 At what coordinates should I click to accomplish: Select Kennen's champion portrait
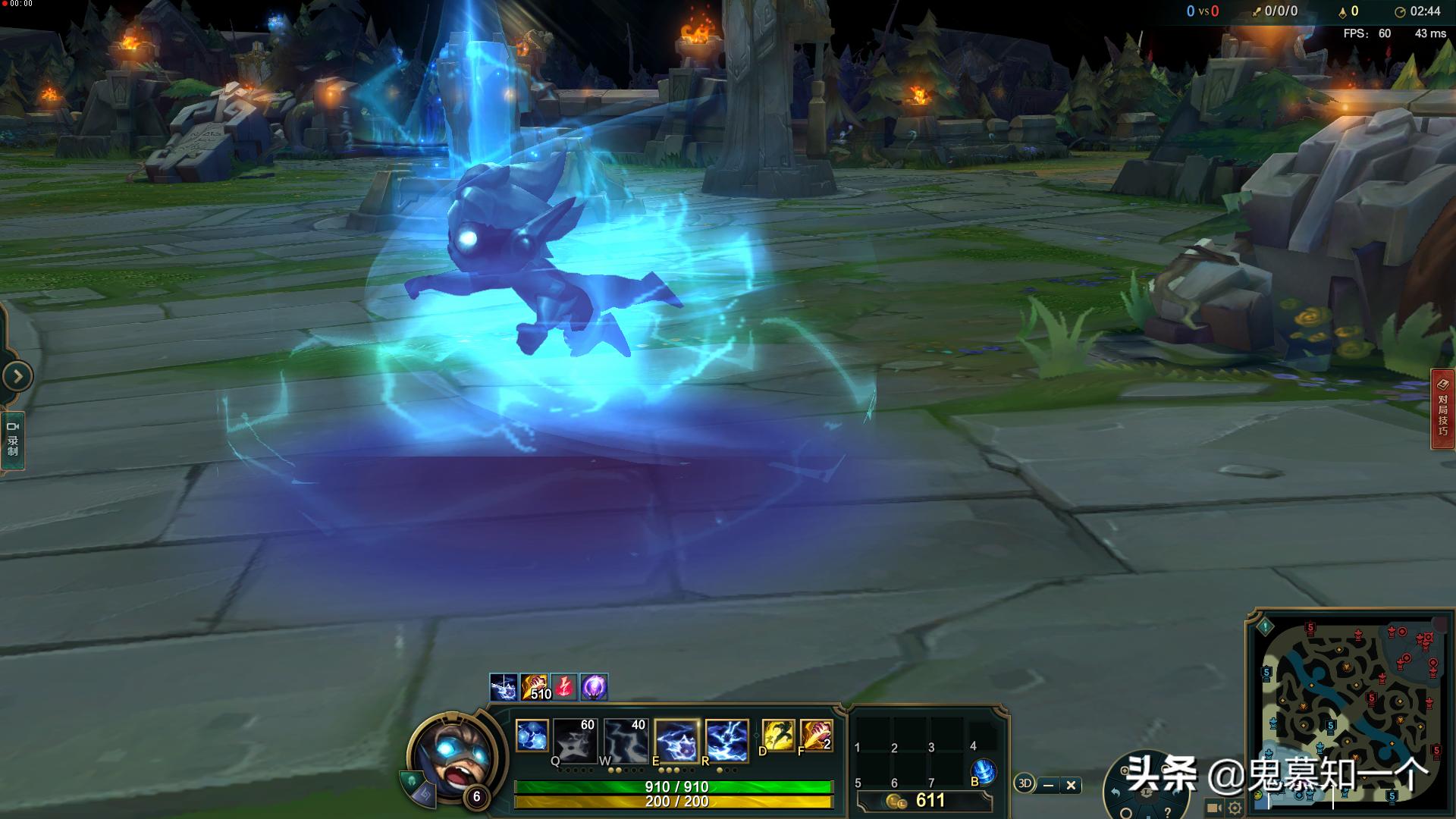454,756
